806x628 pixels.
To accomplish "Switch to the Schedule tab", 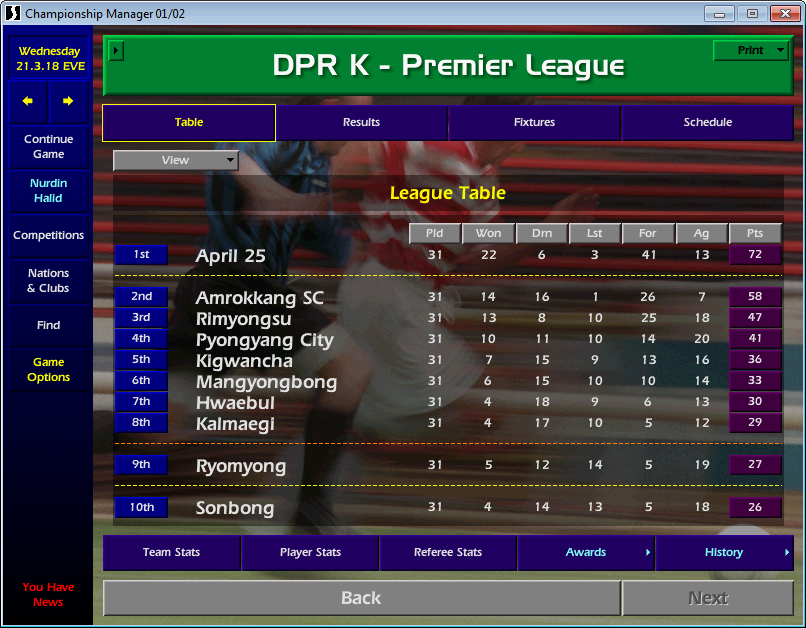I will point(707,123).
